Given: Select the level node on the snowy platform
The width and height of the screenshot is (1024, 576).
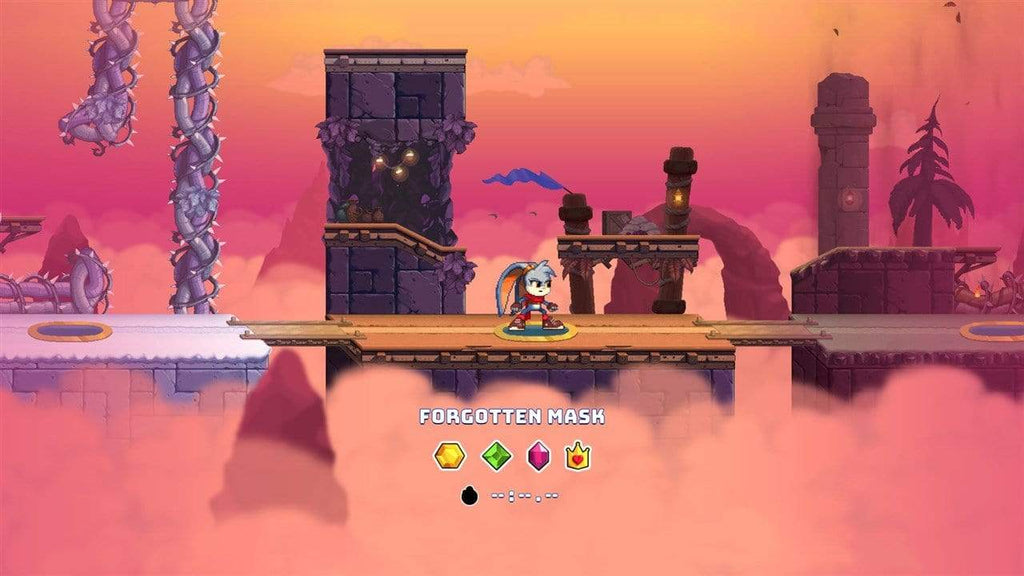Looking at the screenshot, I should (x=69, y=330).
